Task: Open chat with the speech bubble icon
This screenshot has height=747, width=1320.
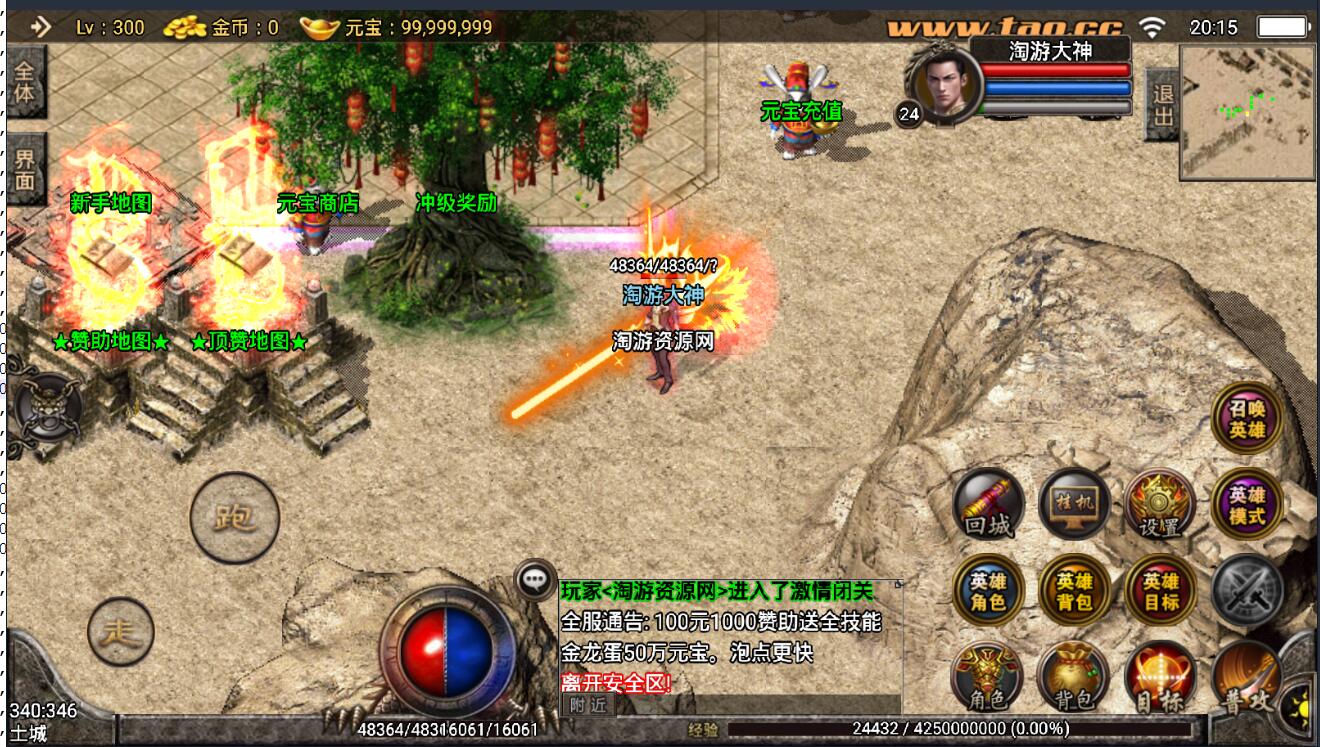Action: click(x=535, y=580)
